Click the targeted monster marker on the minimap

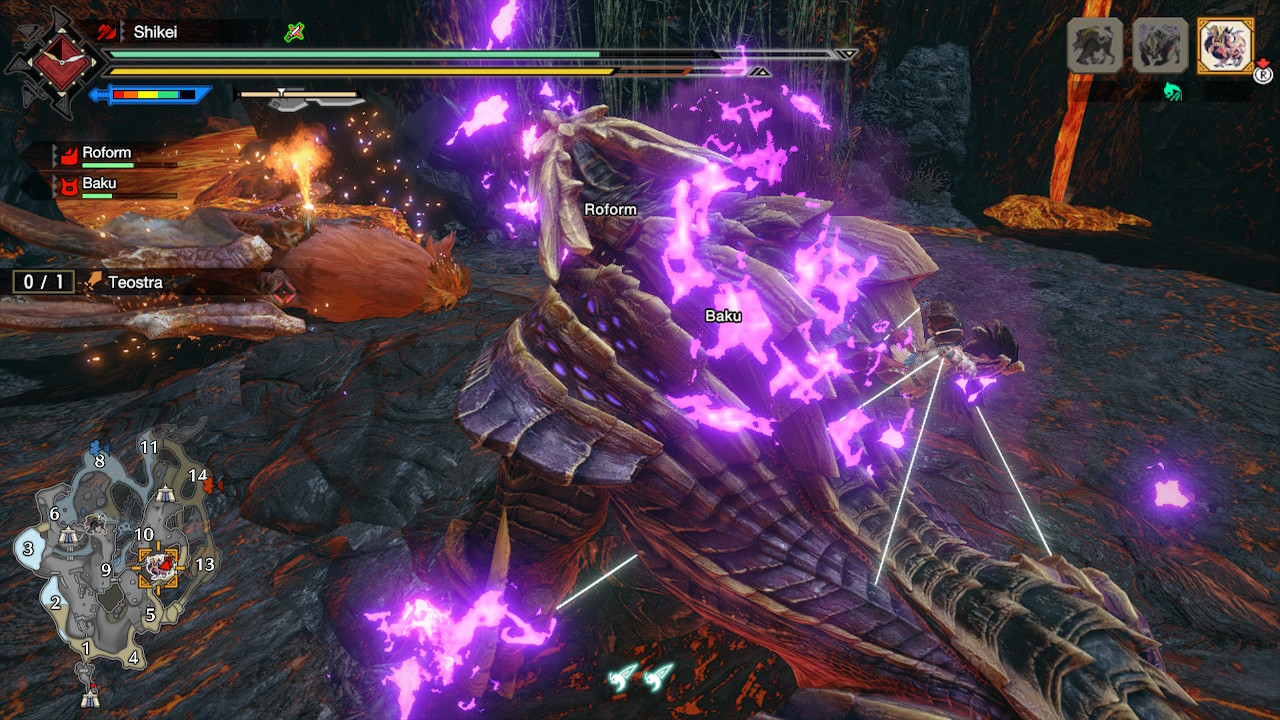point(159,567)
